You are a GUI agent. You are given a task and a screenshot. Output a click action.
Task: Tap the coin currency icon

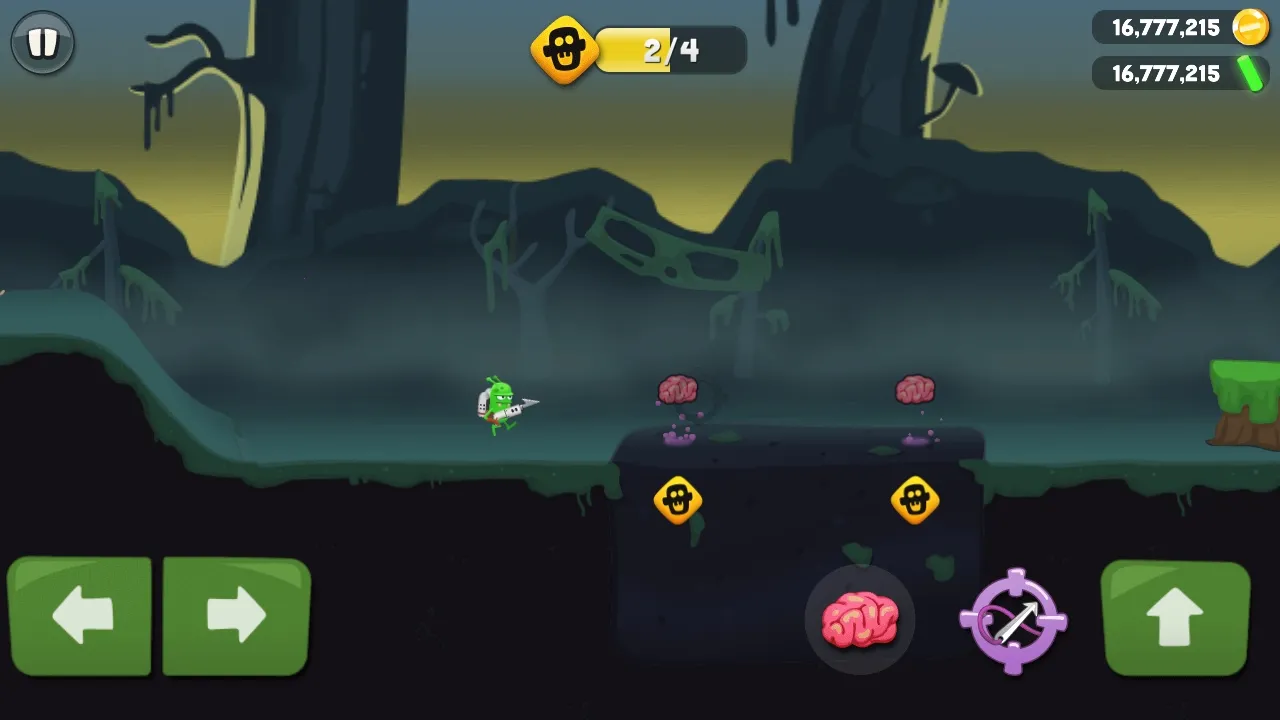1248,27
